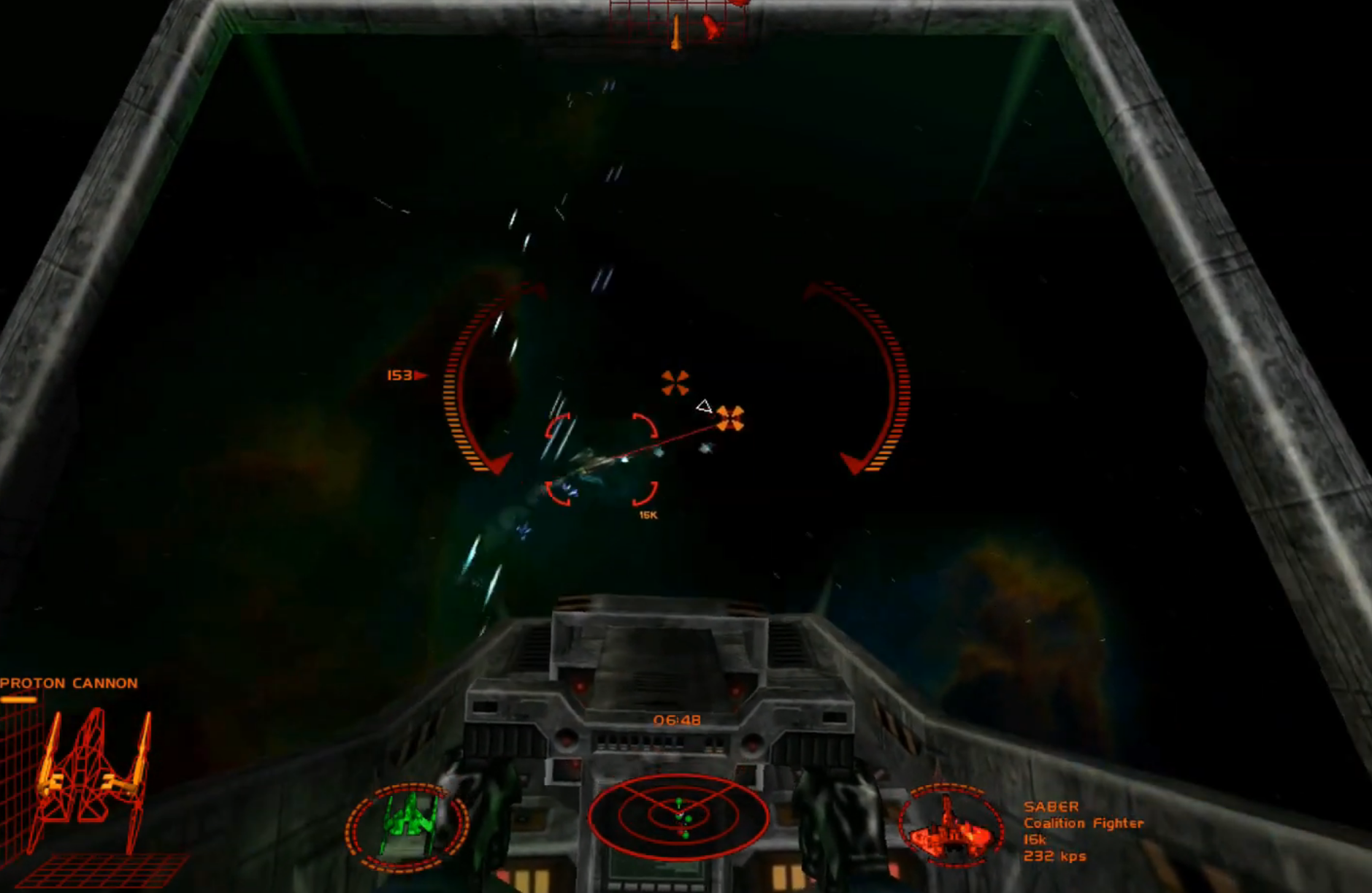Select the SABER target name label

(x=1052, y=806)
